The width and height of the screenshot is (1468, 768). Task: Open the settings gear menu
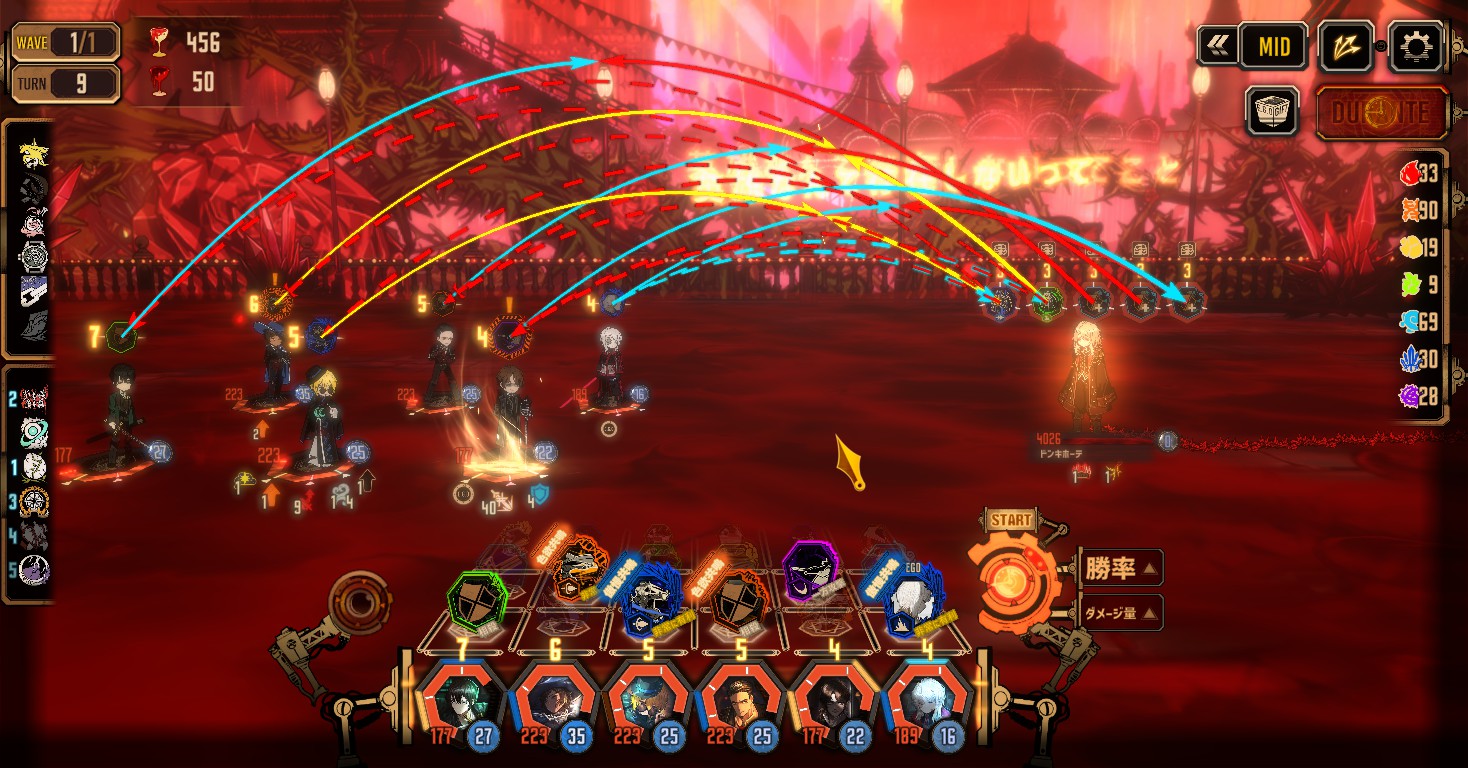1419,46
